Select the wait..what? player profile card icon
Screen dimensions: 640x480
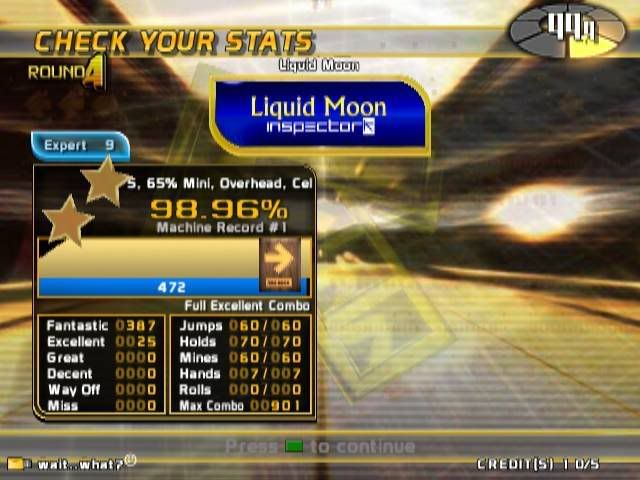click(x=16, y=464)
